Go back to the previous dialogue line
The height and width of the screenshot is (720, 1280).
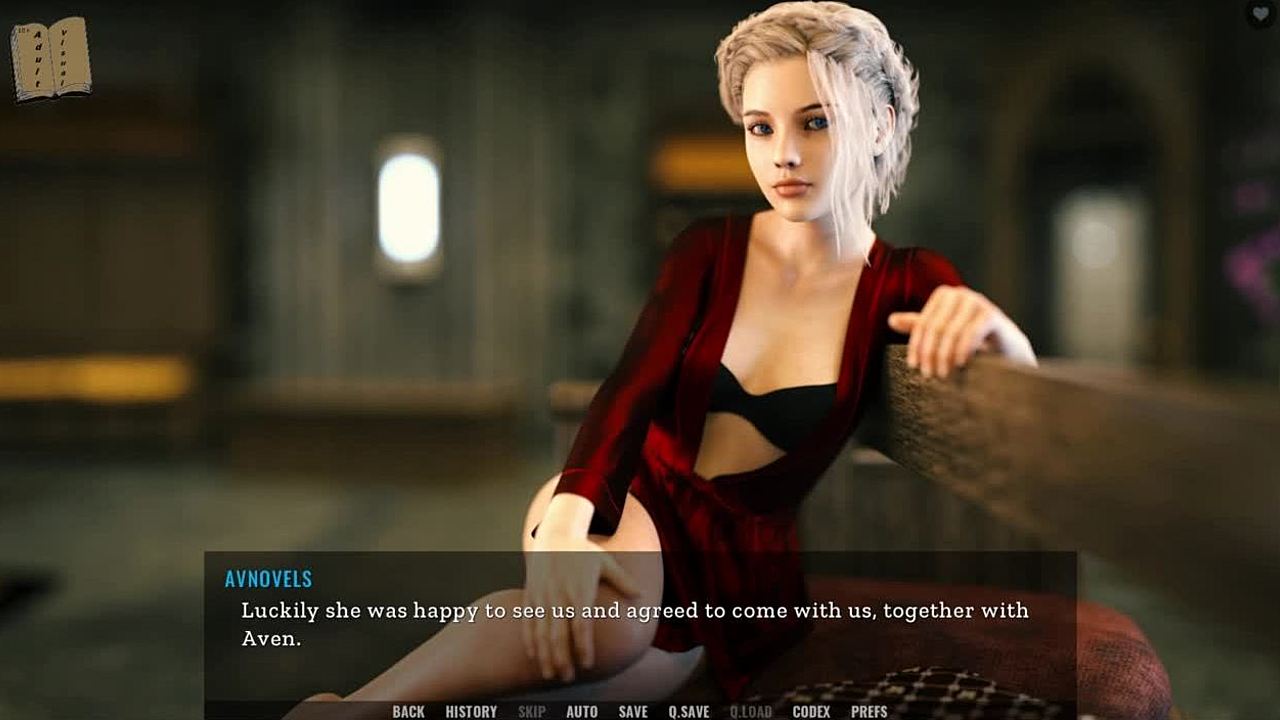click(408, 711)
